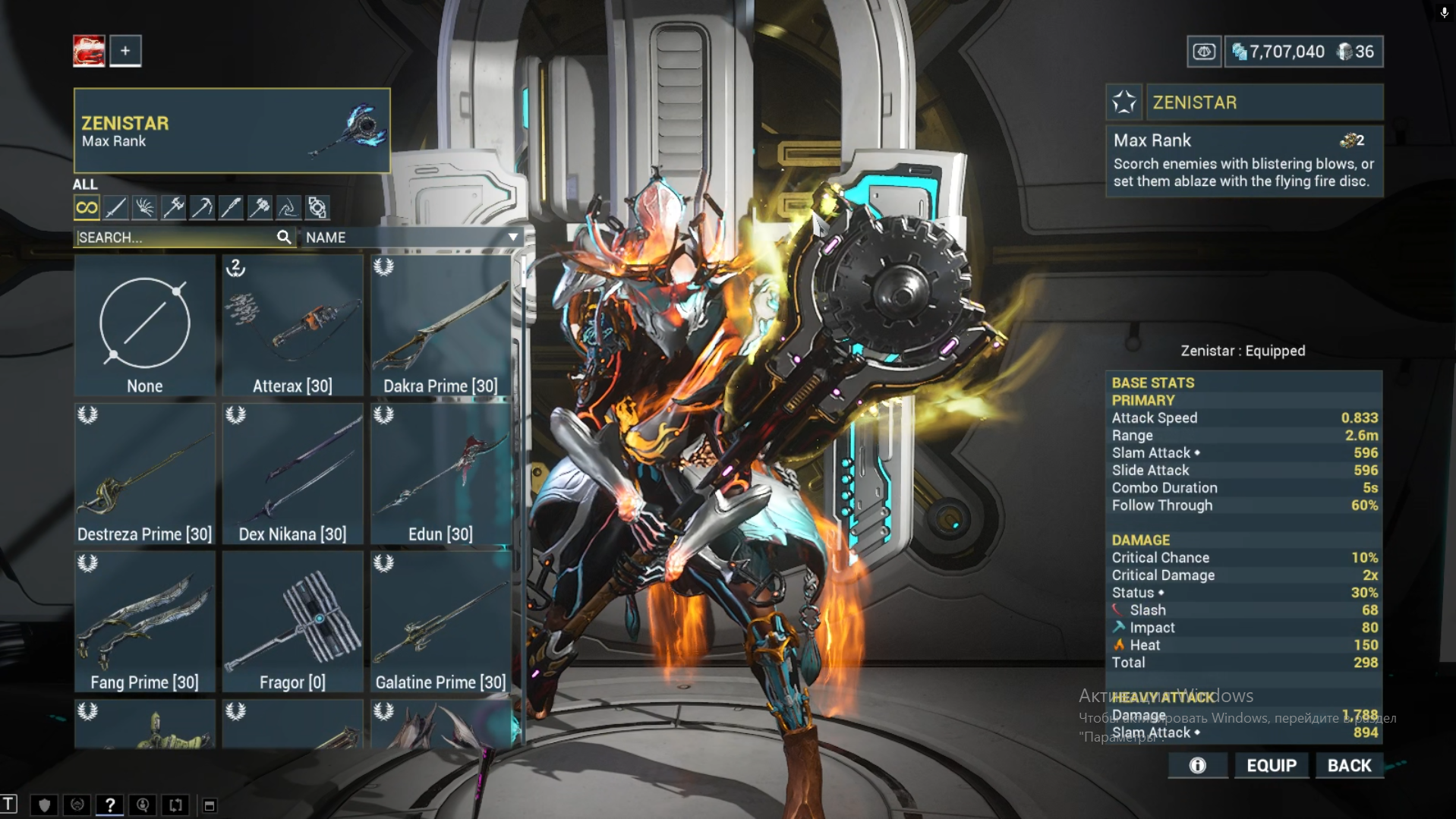Toggle favorite star for Zenistar
Viewport: 1456px width, 819px height.
tap(1124, 102)
